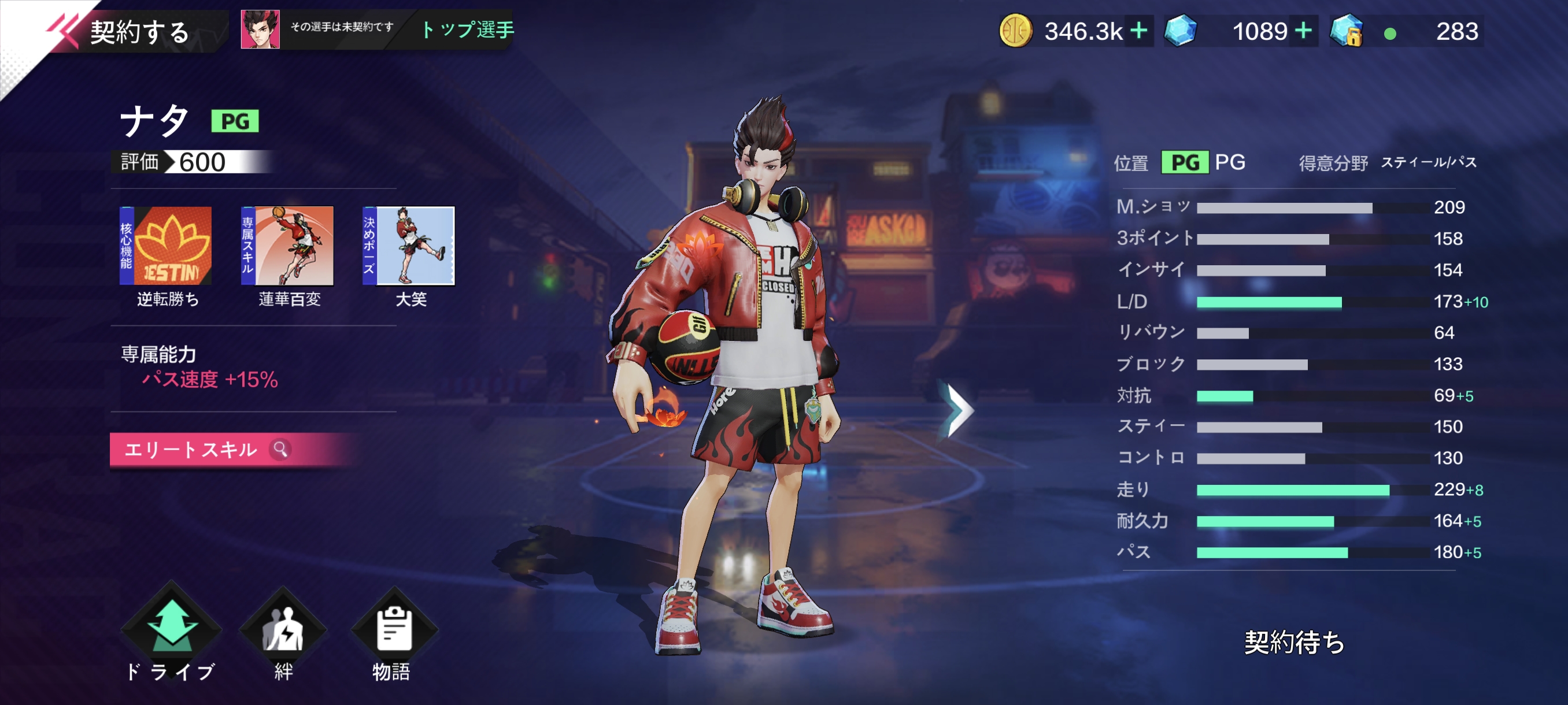View the 逆転勝ち core ability icon
The height and width of the screenshot is (705, 1568).
[166, 246]
